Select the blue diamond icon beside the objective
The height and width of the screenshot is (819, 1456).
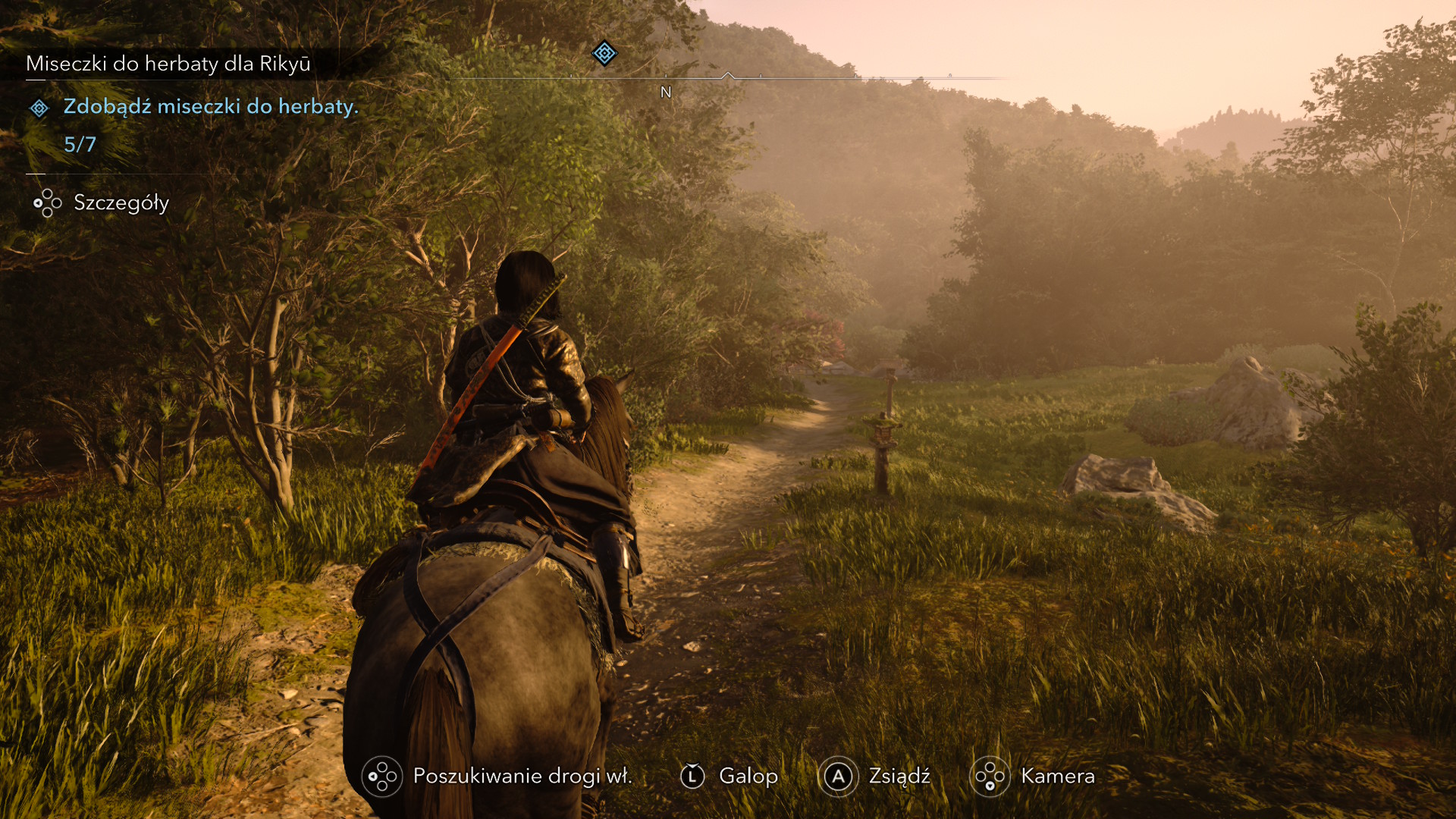39,108
